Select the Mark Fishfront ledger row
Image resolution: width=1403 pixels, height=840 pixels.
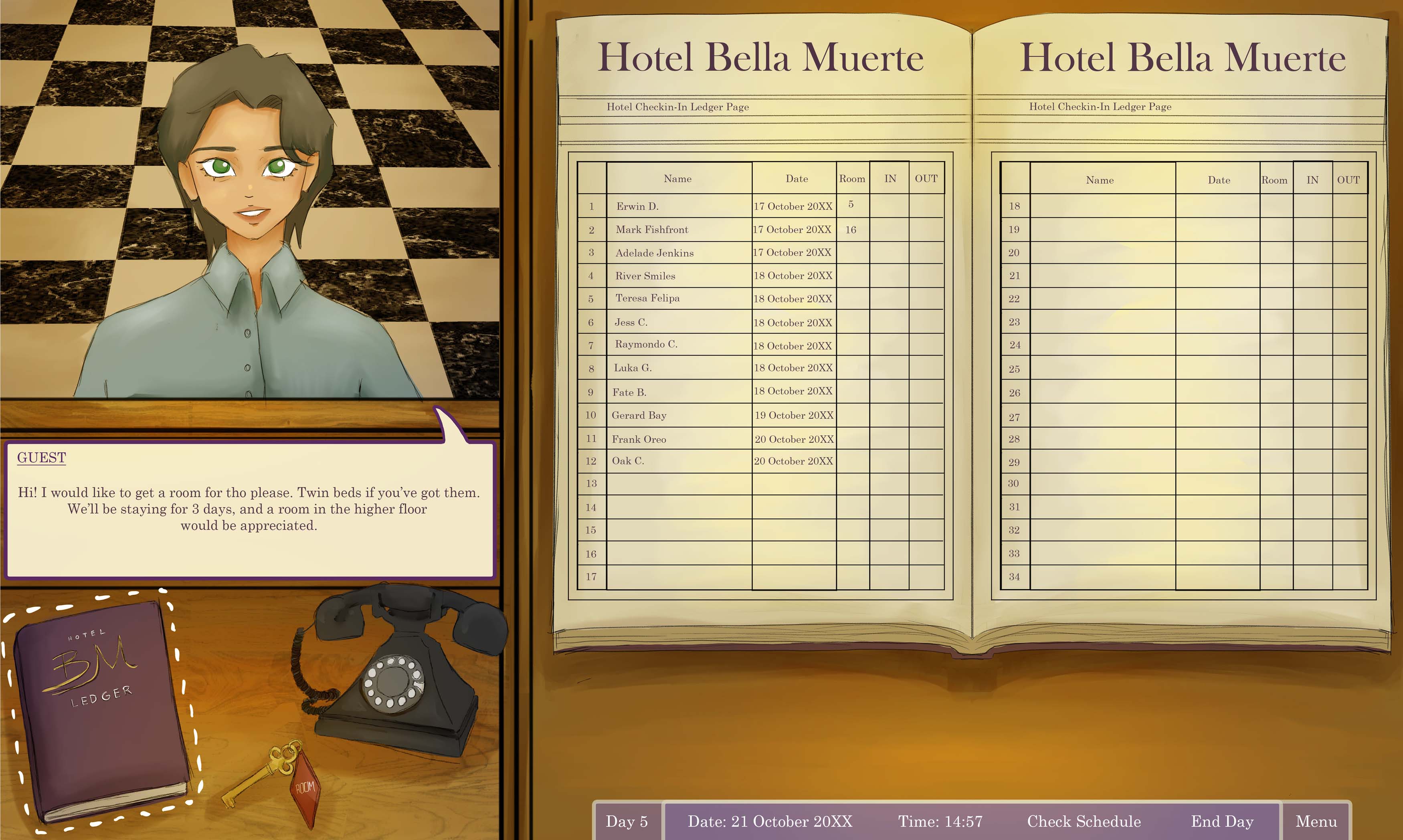point(652,230)
